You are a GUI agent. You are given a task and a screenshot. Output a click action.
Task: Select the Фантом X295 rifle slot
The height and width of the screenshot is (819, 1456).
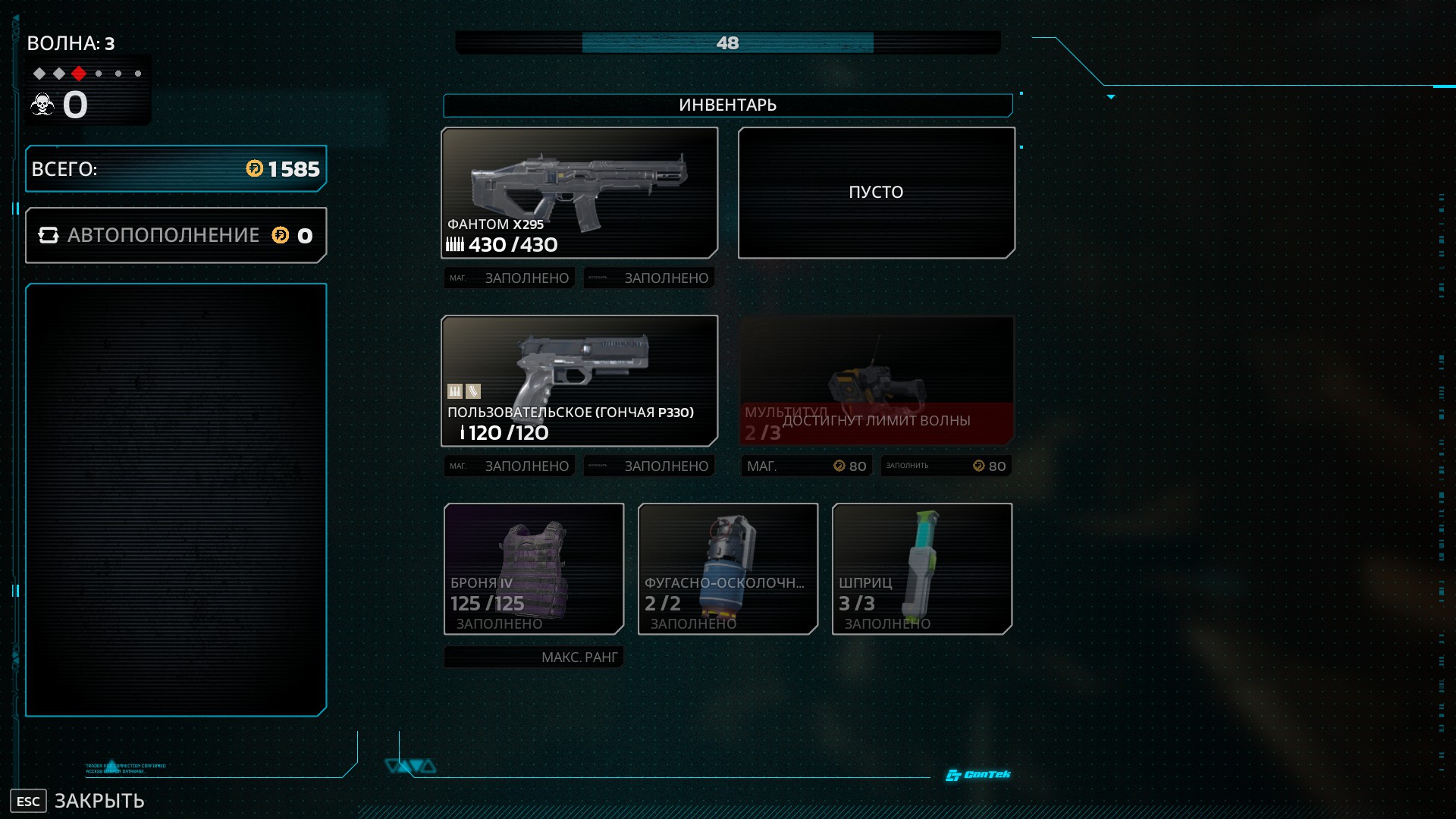pos(579,193)
